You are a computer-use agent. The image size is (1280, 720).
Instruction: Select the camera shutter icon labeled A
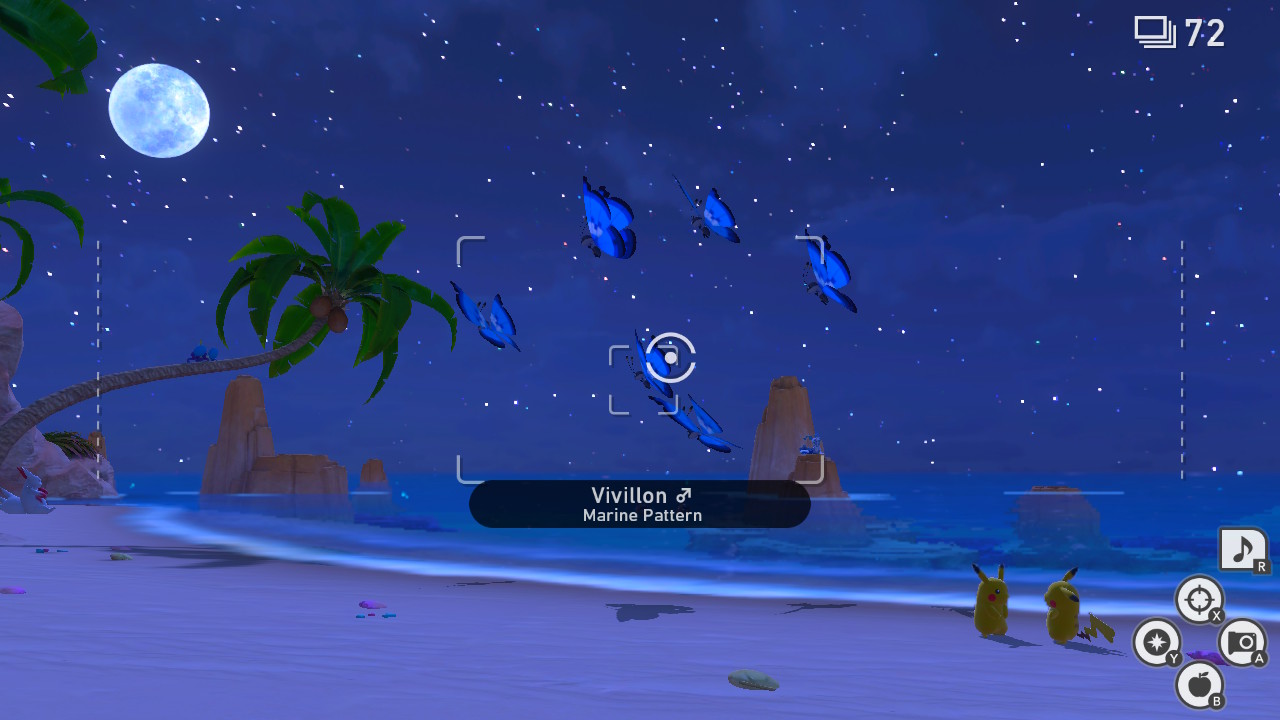pyautogui.click(x=1243, y=643)
